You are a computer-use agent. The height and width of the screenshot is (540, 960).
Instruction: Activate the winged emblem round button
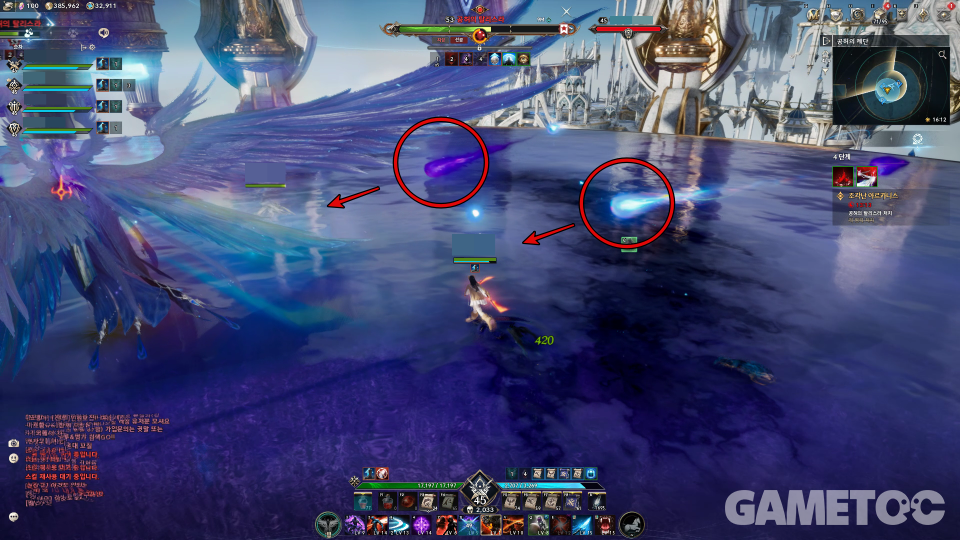[328, 524]
